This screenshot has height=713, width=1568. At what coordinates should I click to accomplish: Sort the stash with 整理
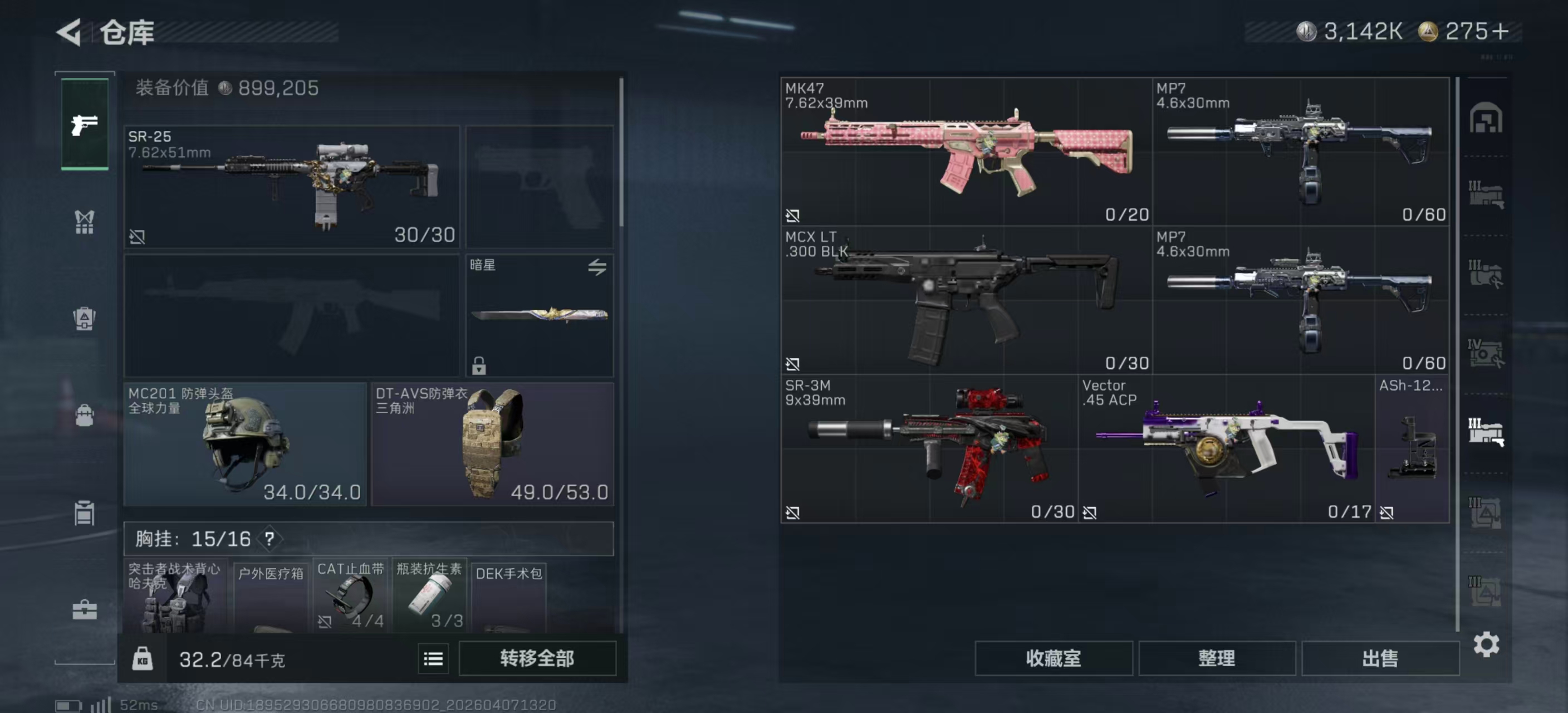pos(1216,658)
